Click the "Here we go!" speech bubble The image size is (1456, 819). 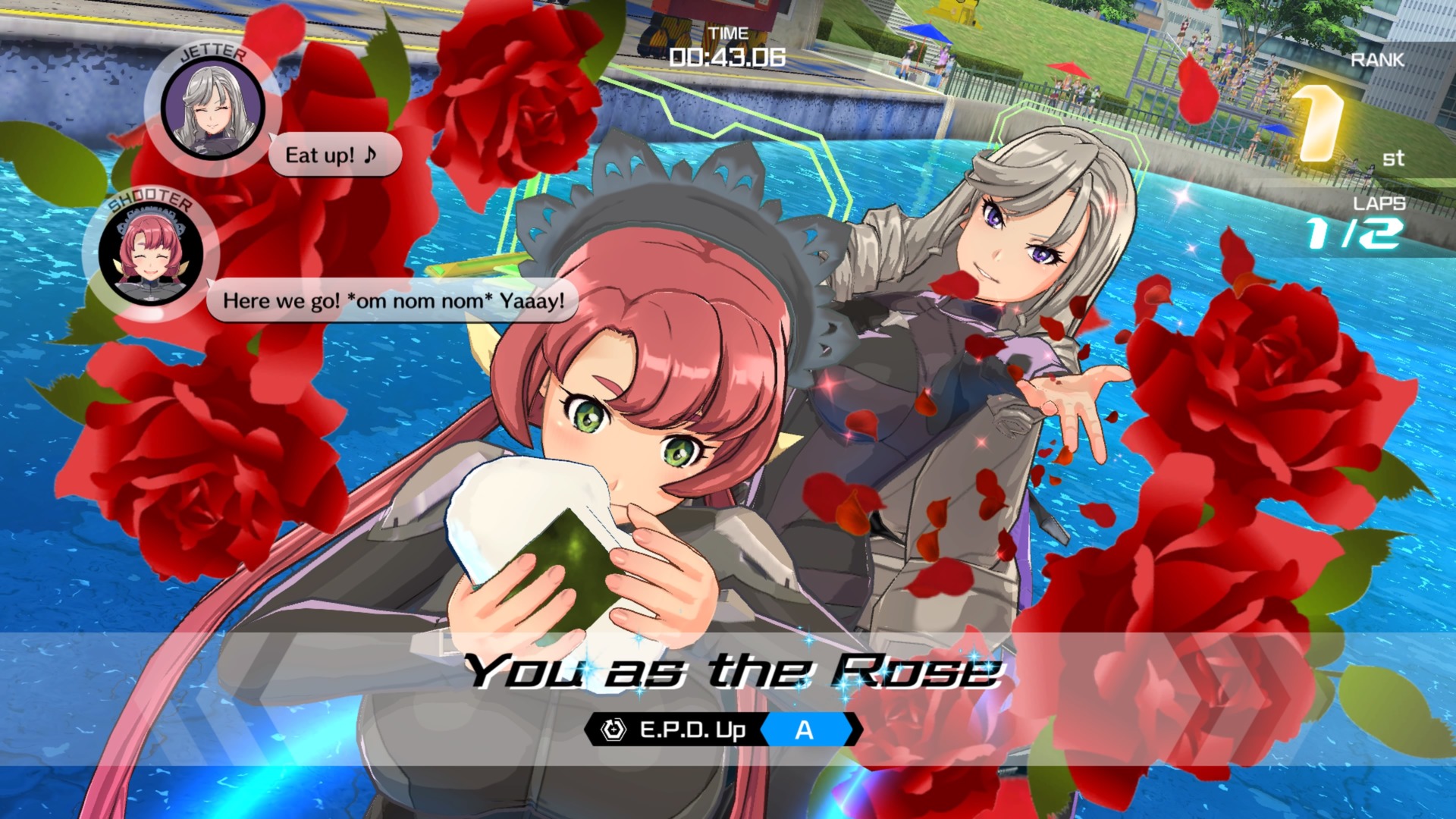tap(392, 301)
